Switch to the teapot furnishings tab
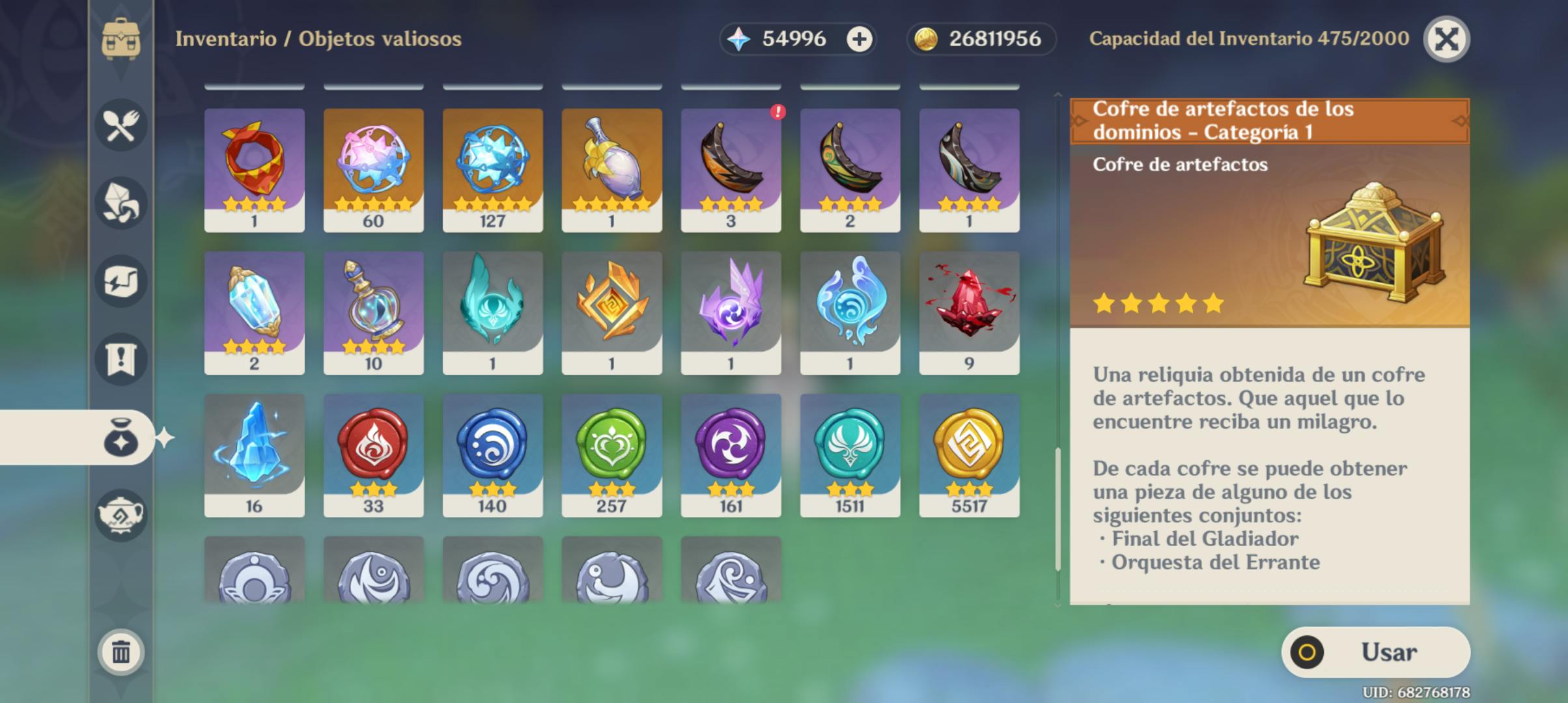 121,516
